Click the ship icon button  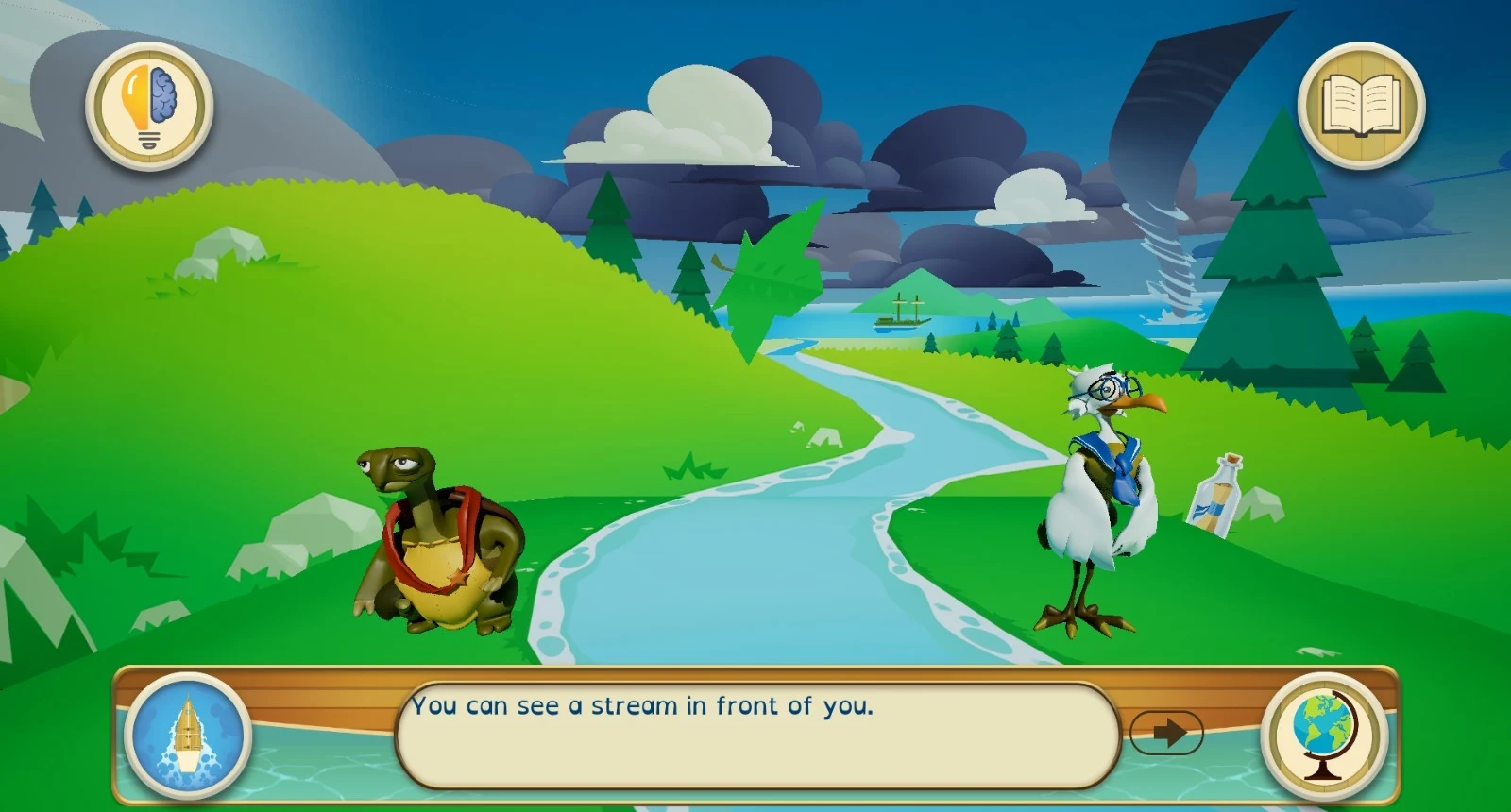point(189,736)
